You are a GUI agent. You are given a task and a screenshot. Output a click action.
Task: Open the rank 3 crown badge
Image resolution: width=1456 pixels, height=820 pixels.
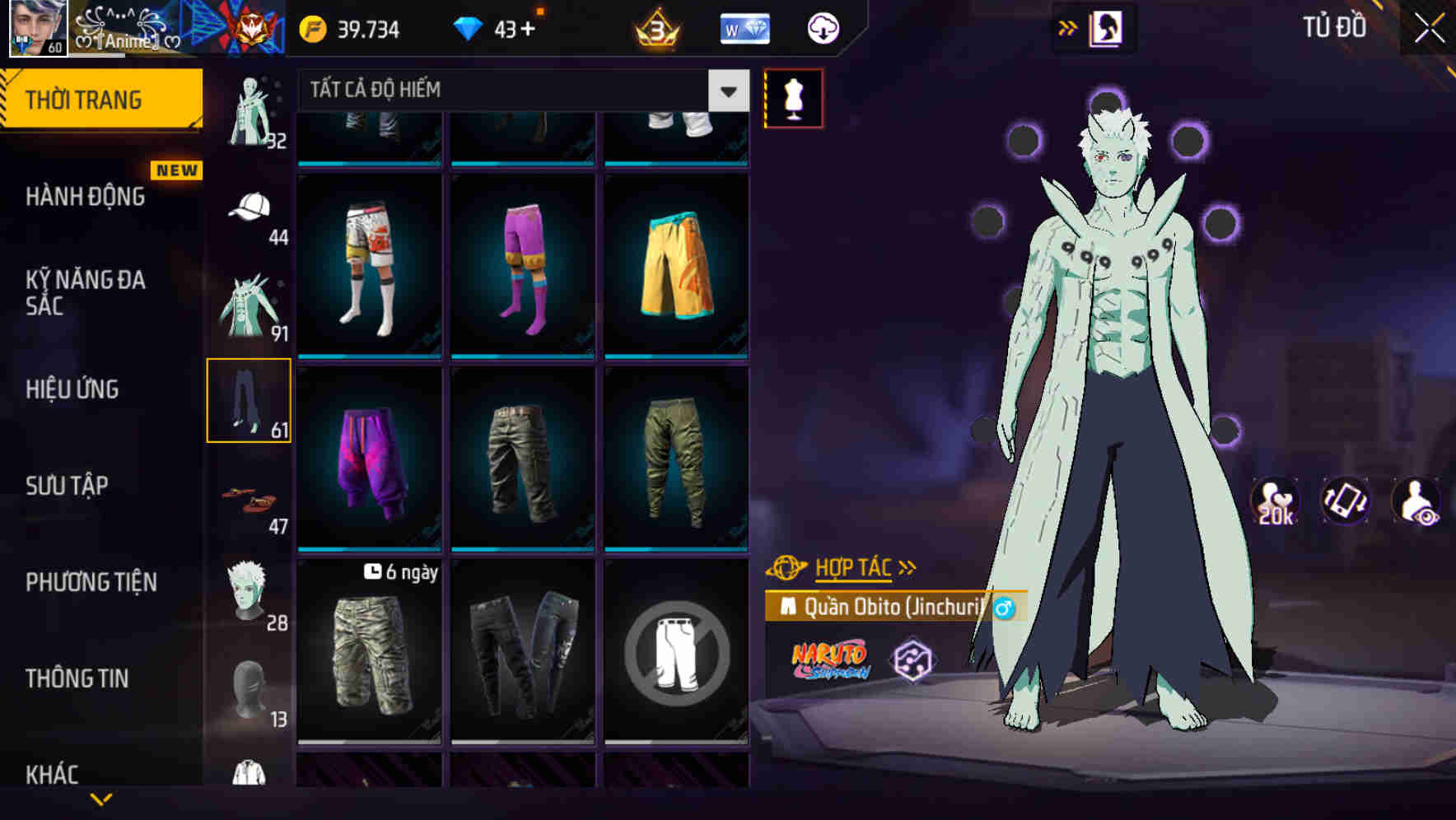coord(655,27)
